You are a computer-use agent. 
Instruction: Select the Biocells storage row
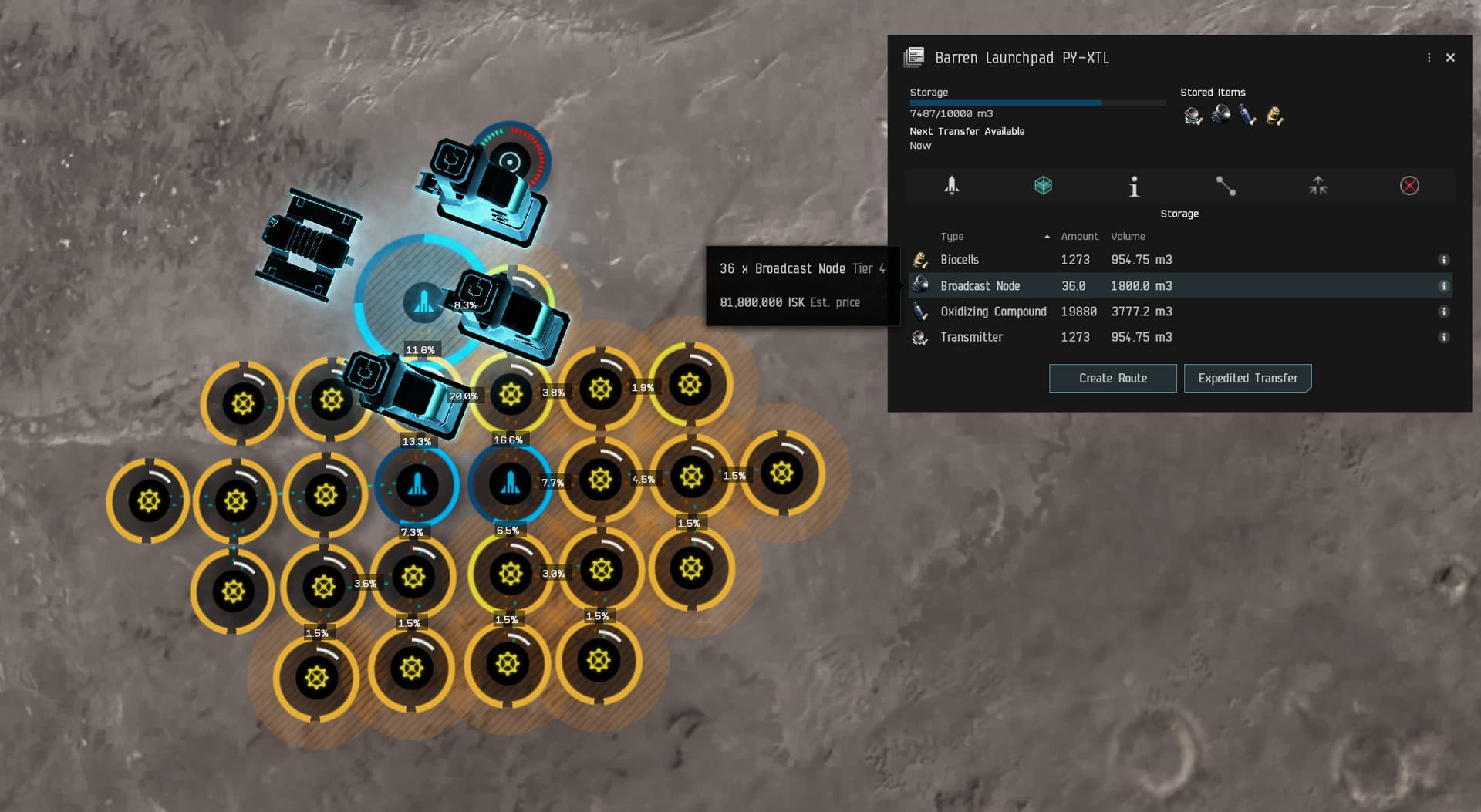960,260
